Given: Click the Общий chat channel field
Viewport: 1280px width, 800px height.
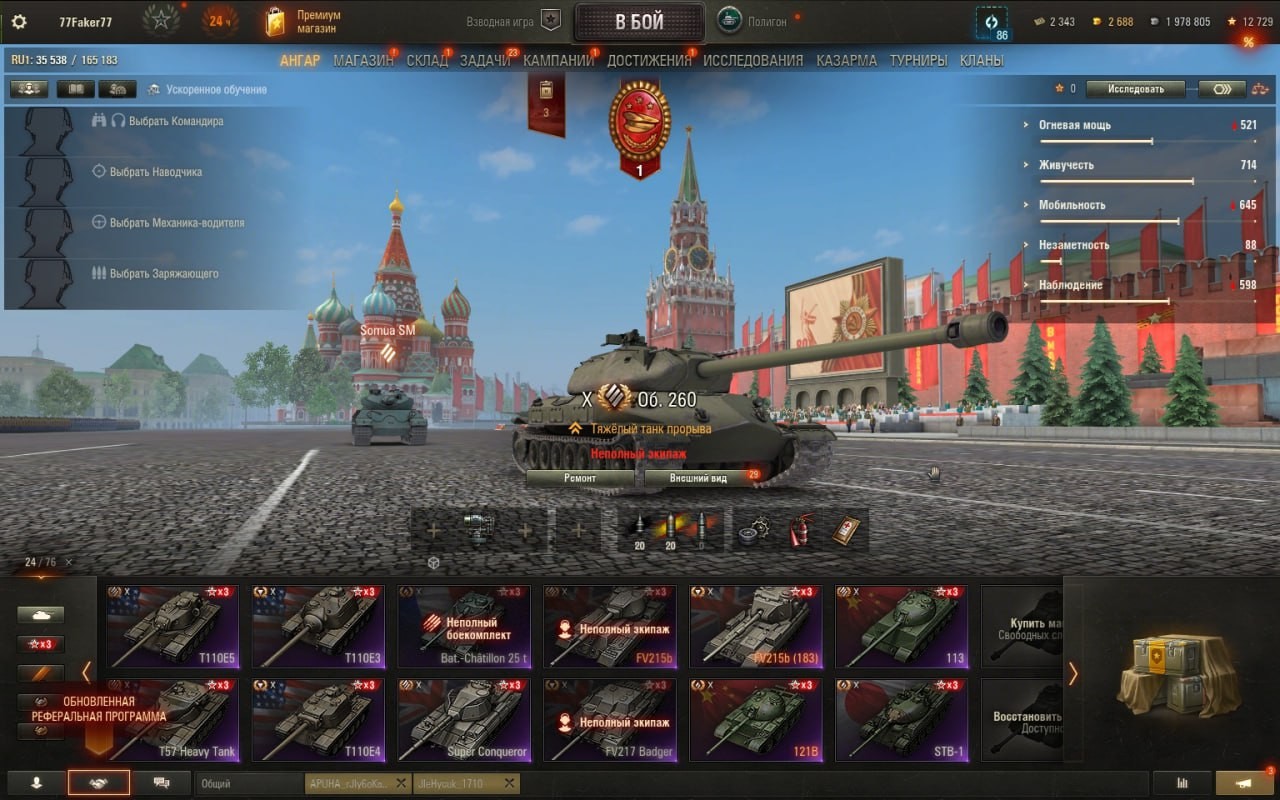Looking at the screenshot, I should (248, 783).
